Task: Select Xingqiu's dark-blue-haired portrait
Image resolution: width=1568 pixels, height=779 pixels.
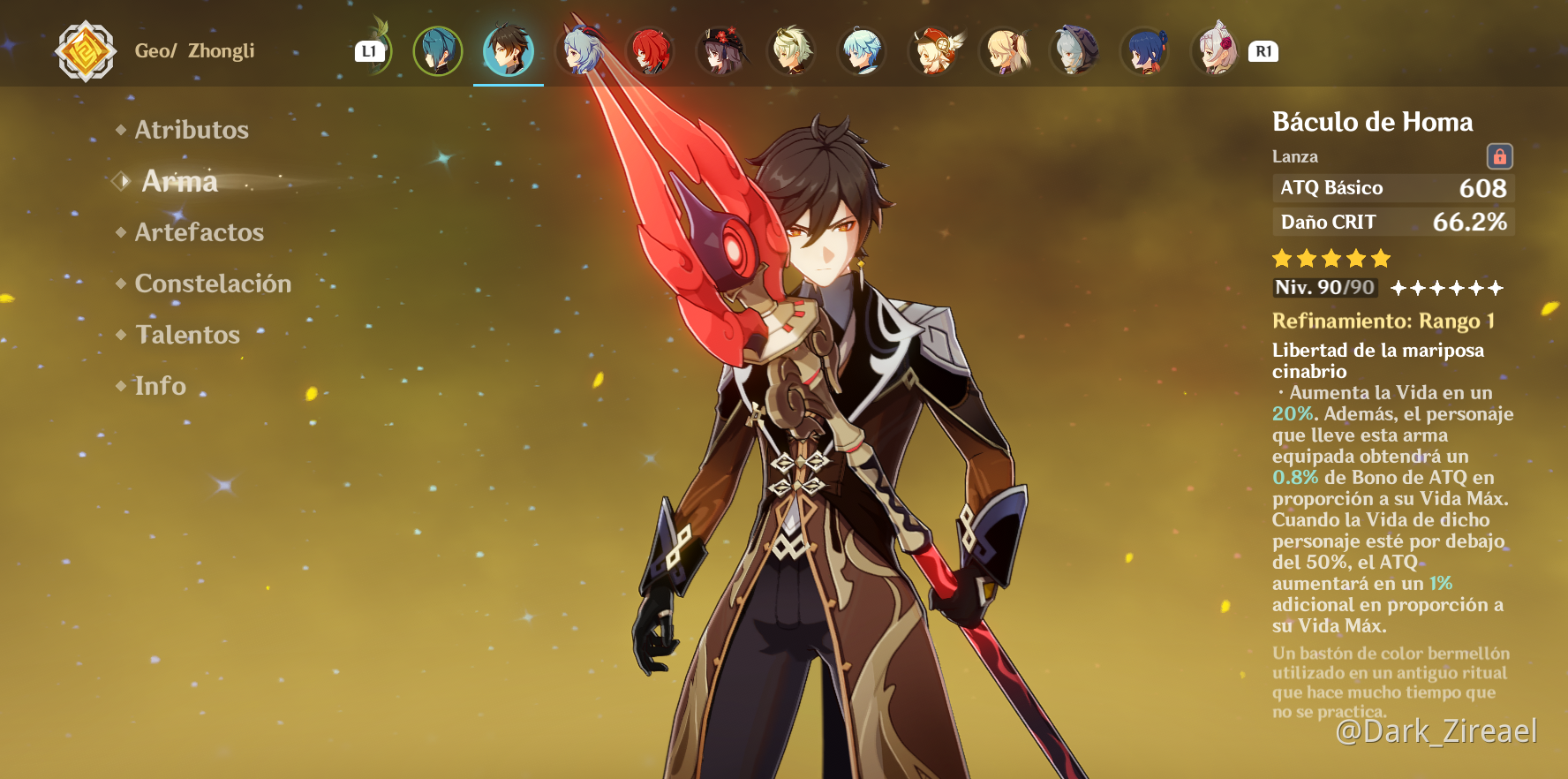Action: click(x=1145, y=51)
